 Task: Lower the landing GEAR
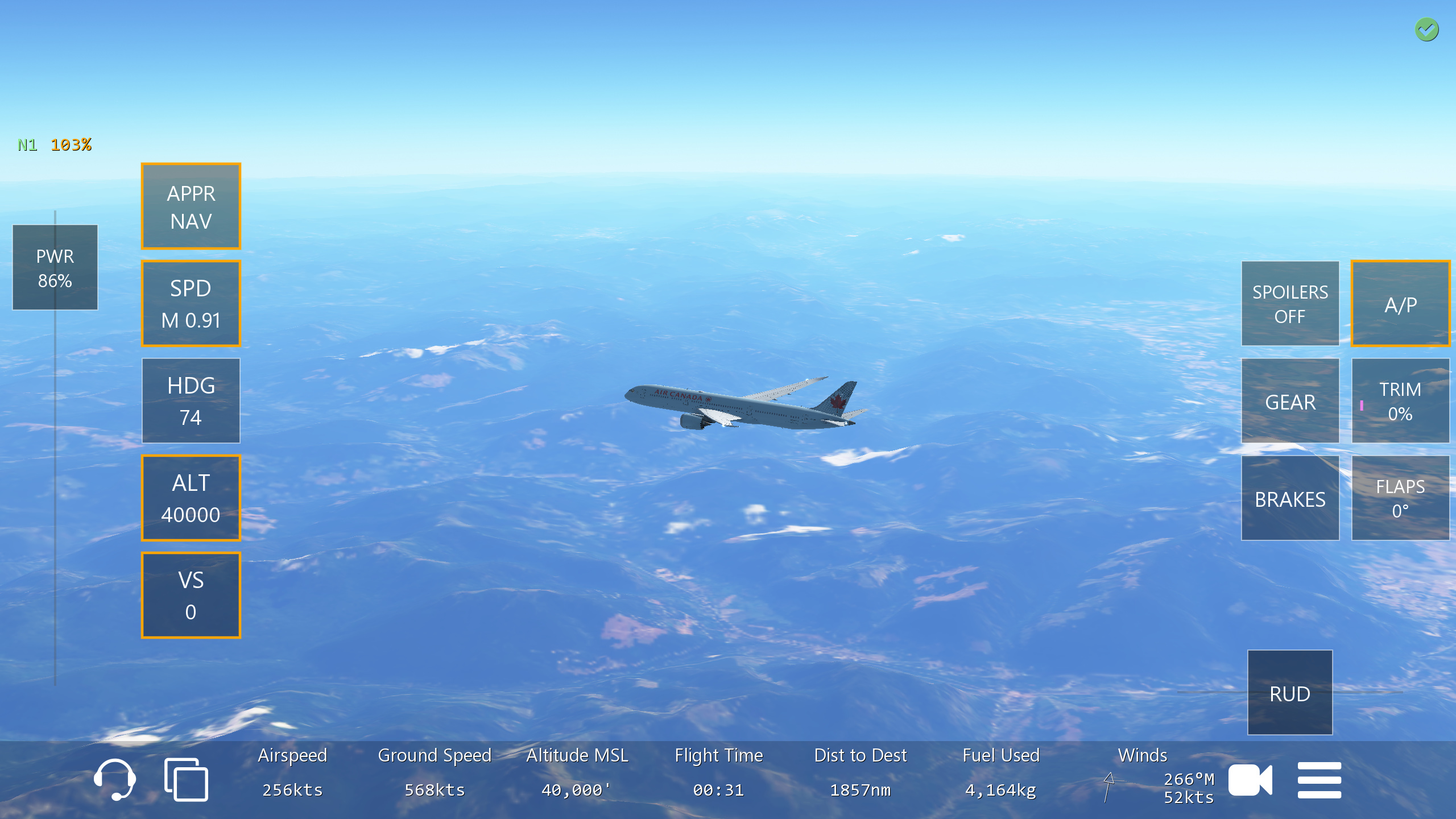pyautogui.click(x=1289, y=401)
